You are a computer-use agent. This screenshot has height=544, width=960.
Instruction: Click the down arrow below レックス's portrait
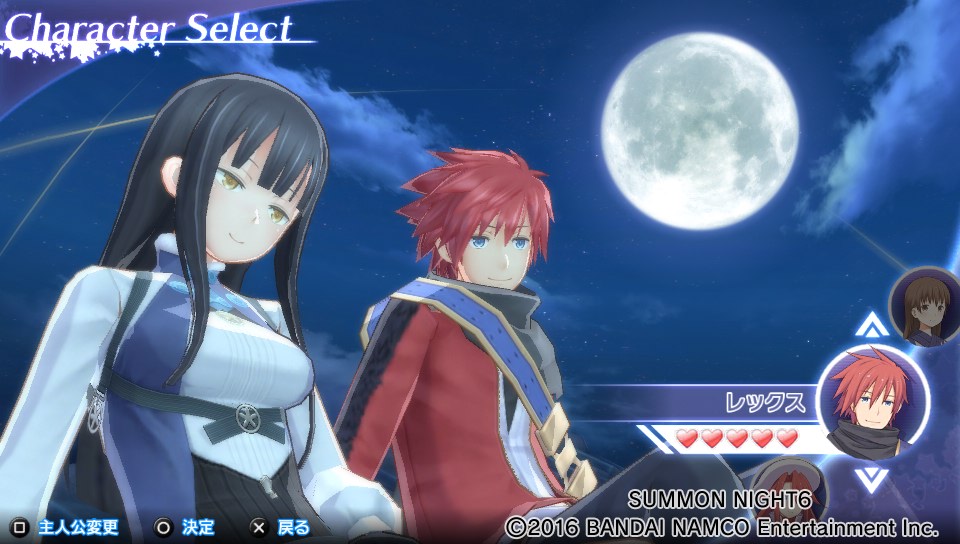point(870,477)
